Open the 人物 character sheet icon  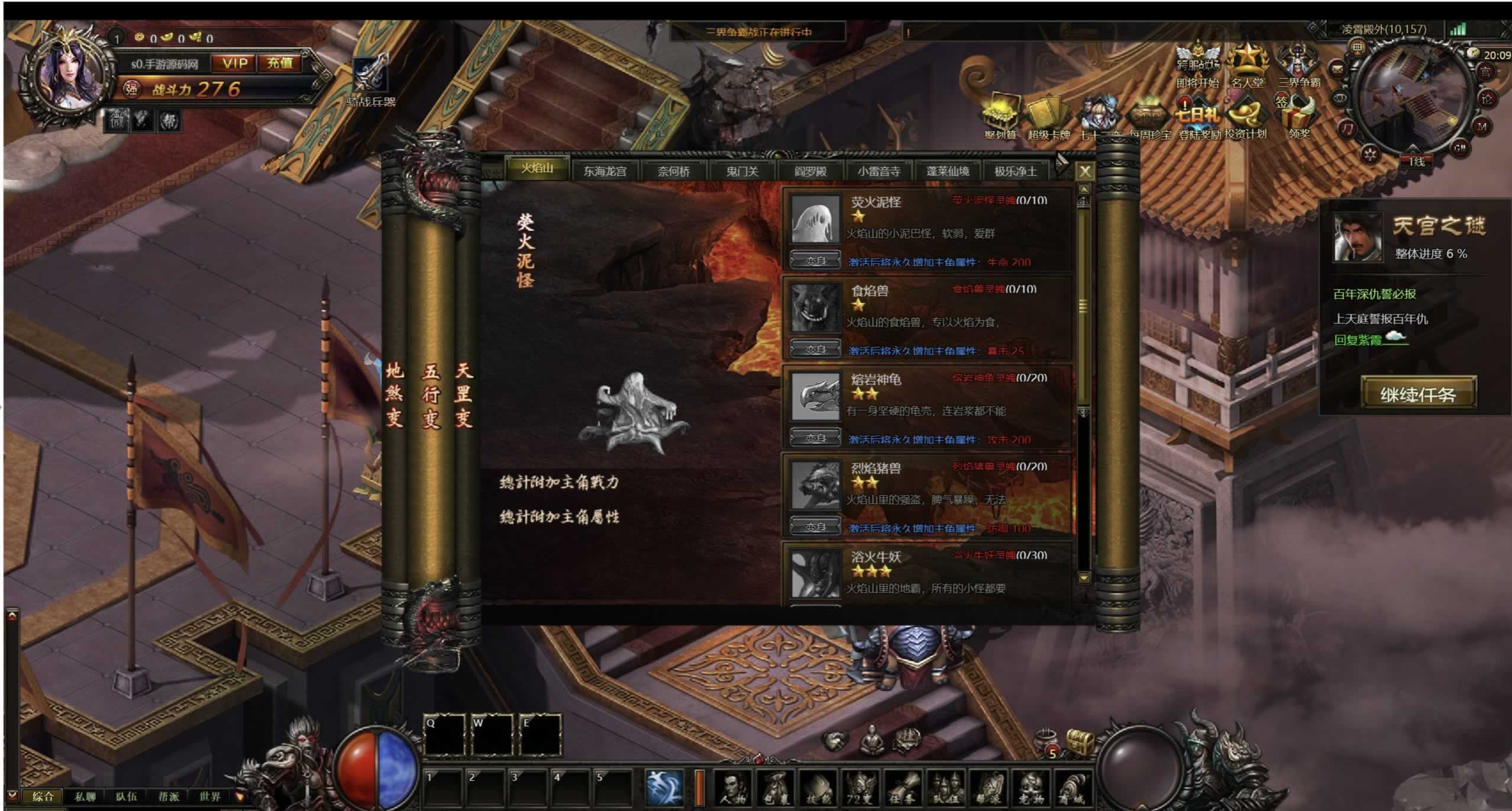(733, 789)
